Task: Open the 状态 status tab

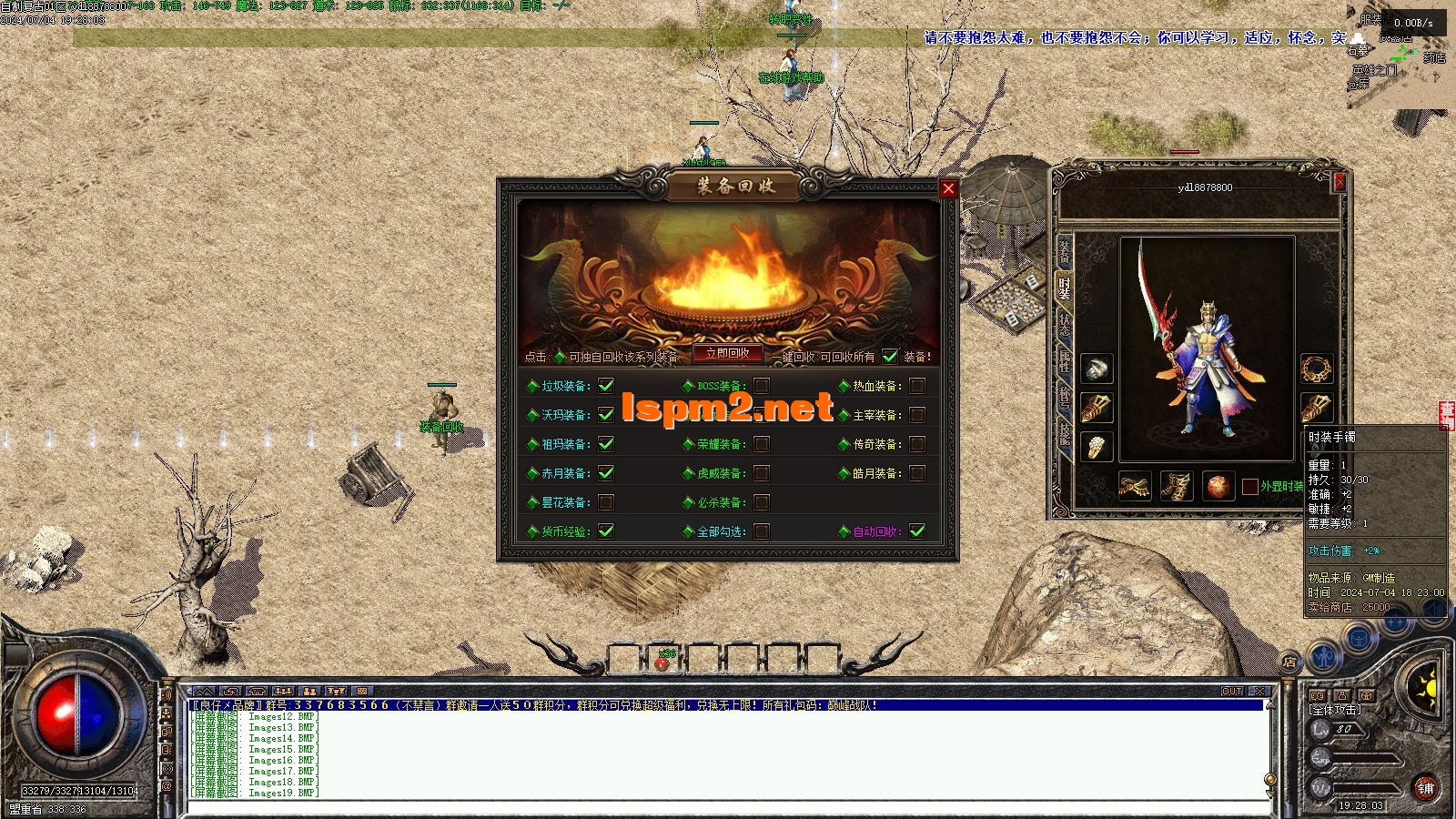Action: tap(1065, 324)
